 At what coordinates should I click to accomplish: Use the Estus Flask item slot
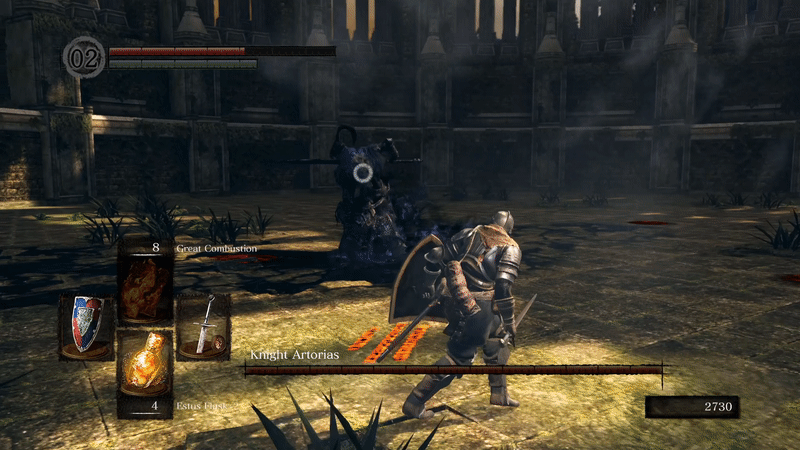pos(145,367)
